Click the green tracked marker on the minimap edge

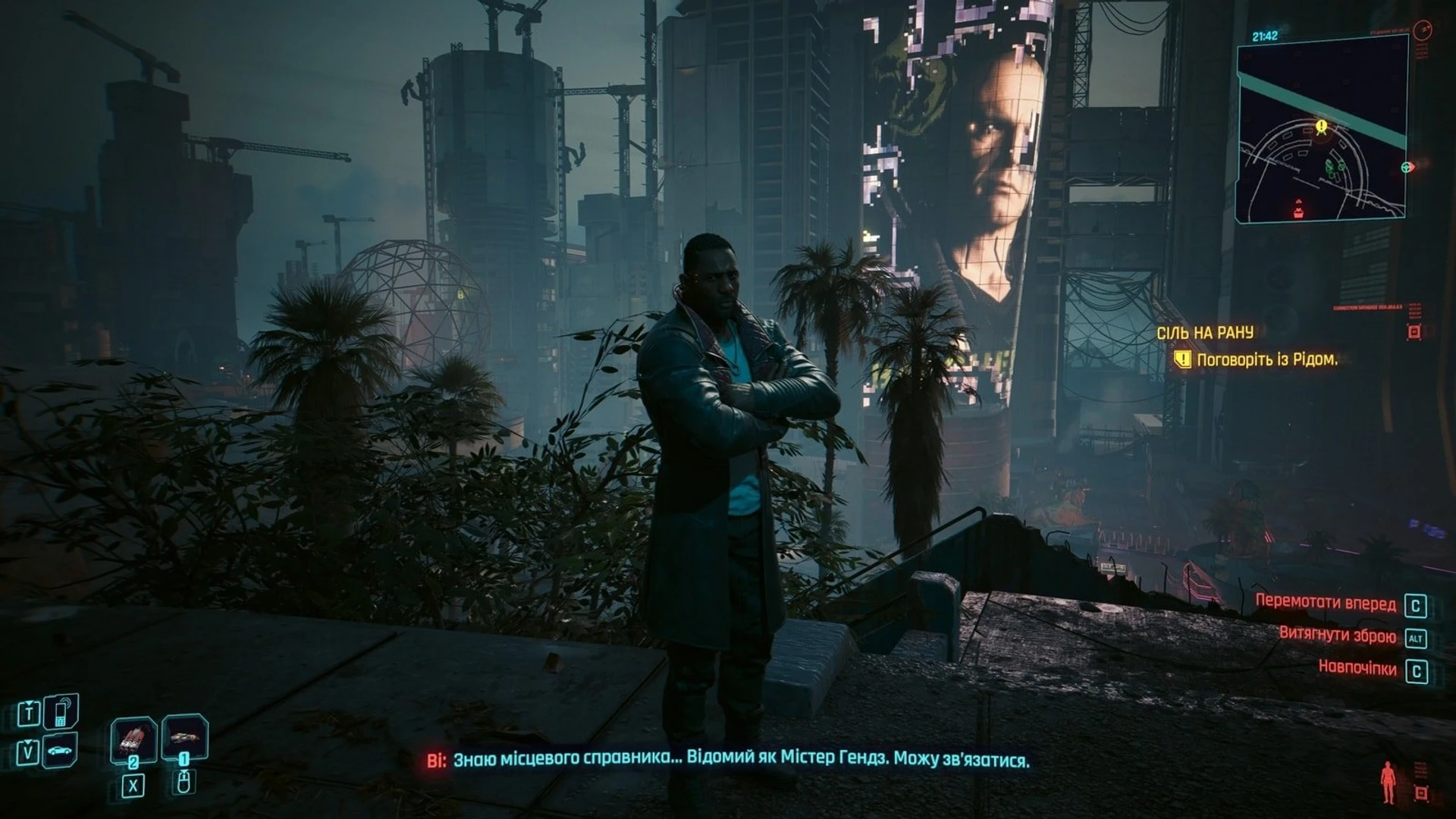(1407, 168)
